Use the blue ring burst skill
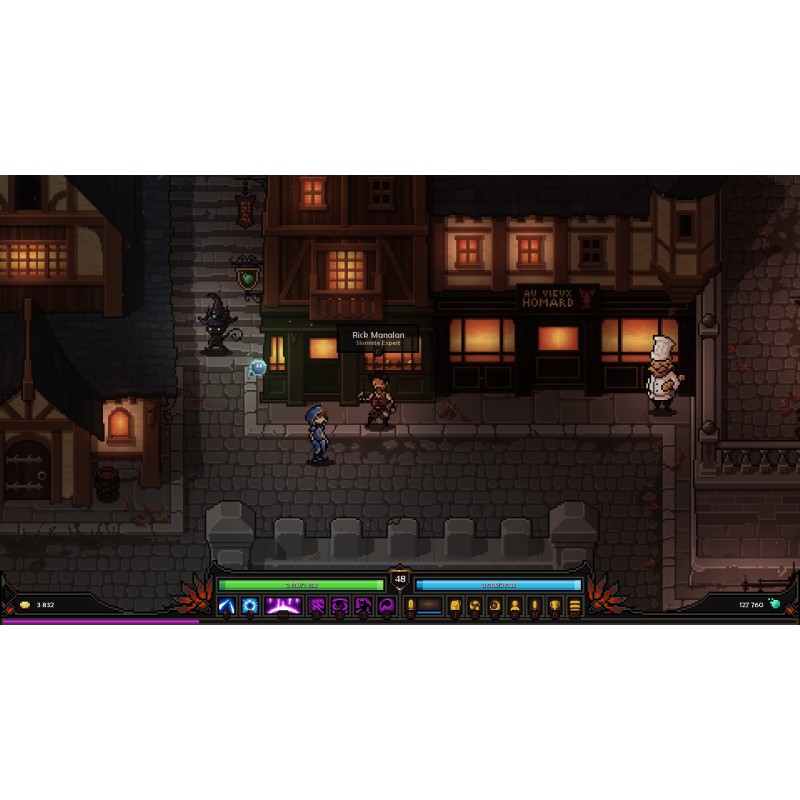Screen dimensions: 800x800 pyautogui.click(x=249, y=606)
